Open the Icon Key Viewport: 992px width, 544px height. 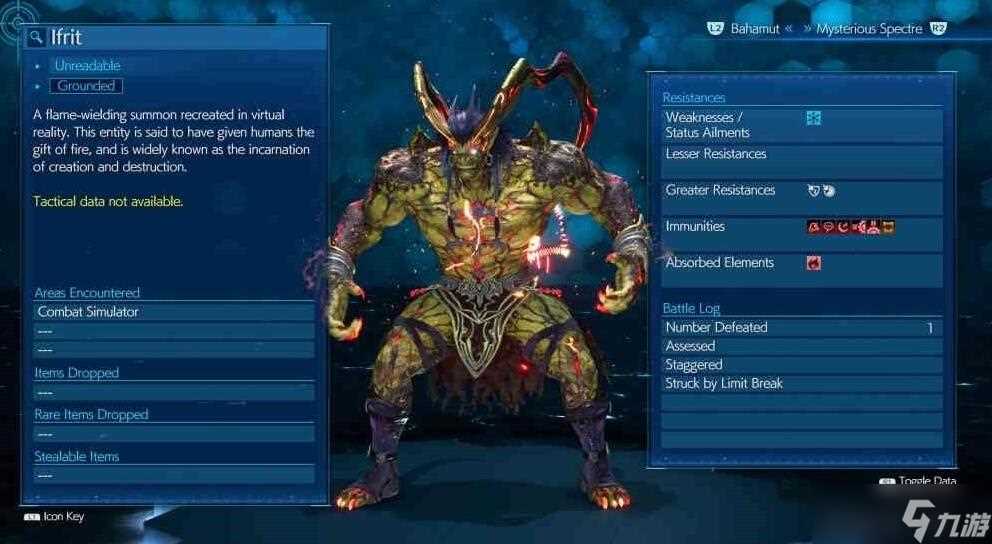58,517
